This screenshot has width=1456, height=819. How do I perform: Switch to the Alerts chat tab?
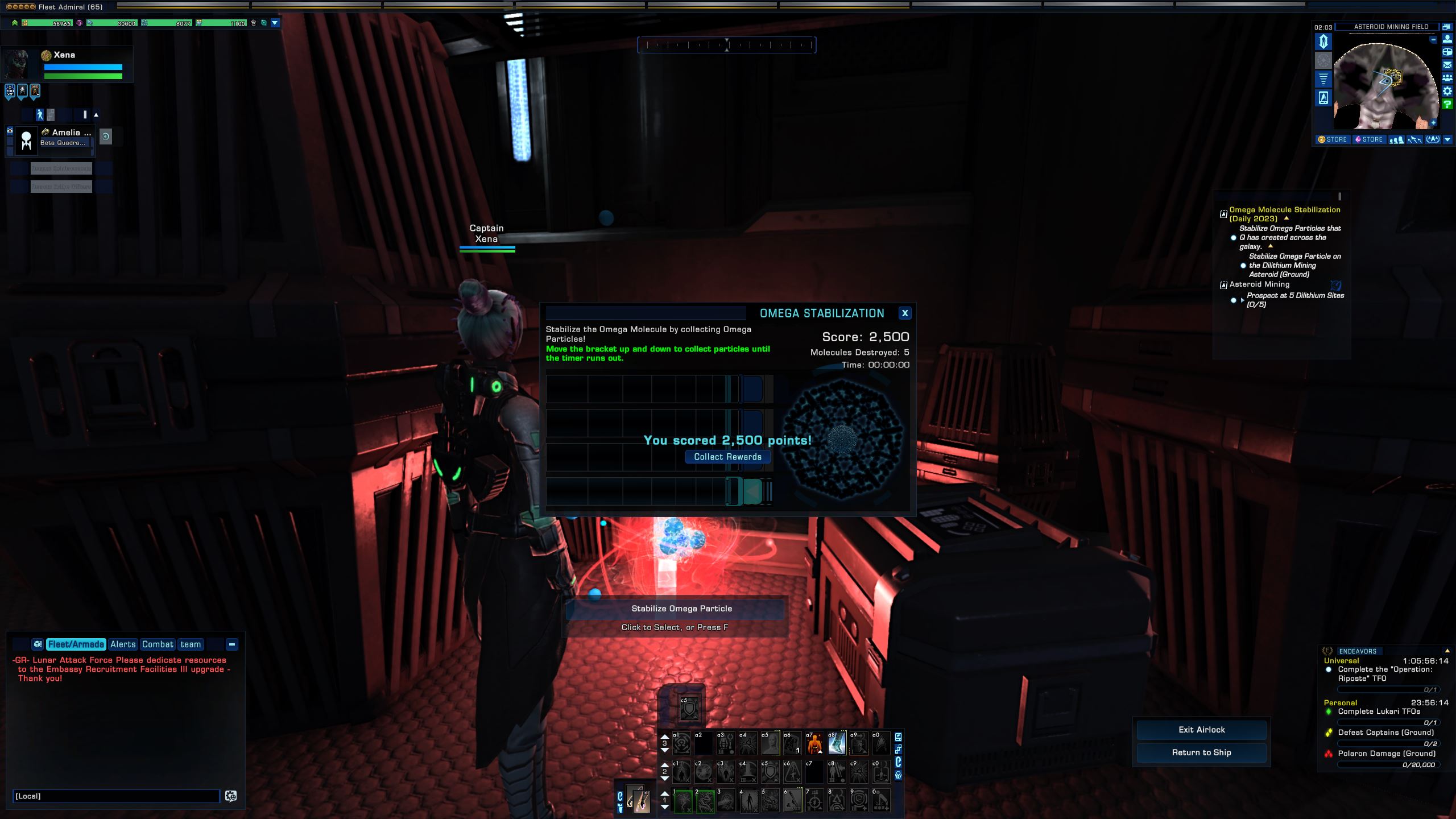point(123,644)
